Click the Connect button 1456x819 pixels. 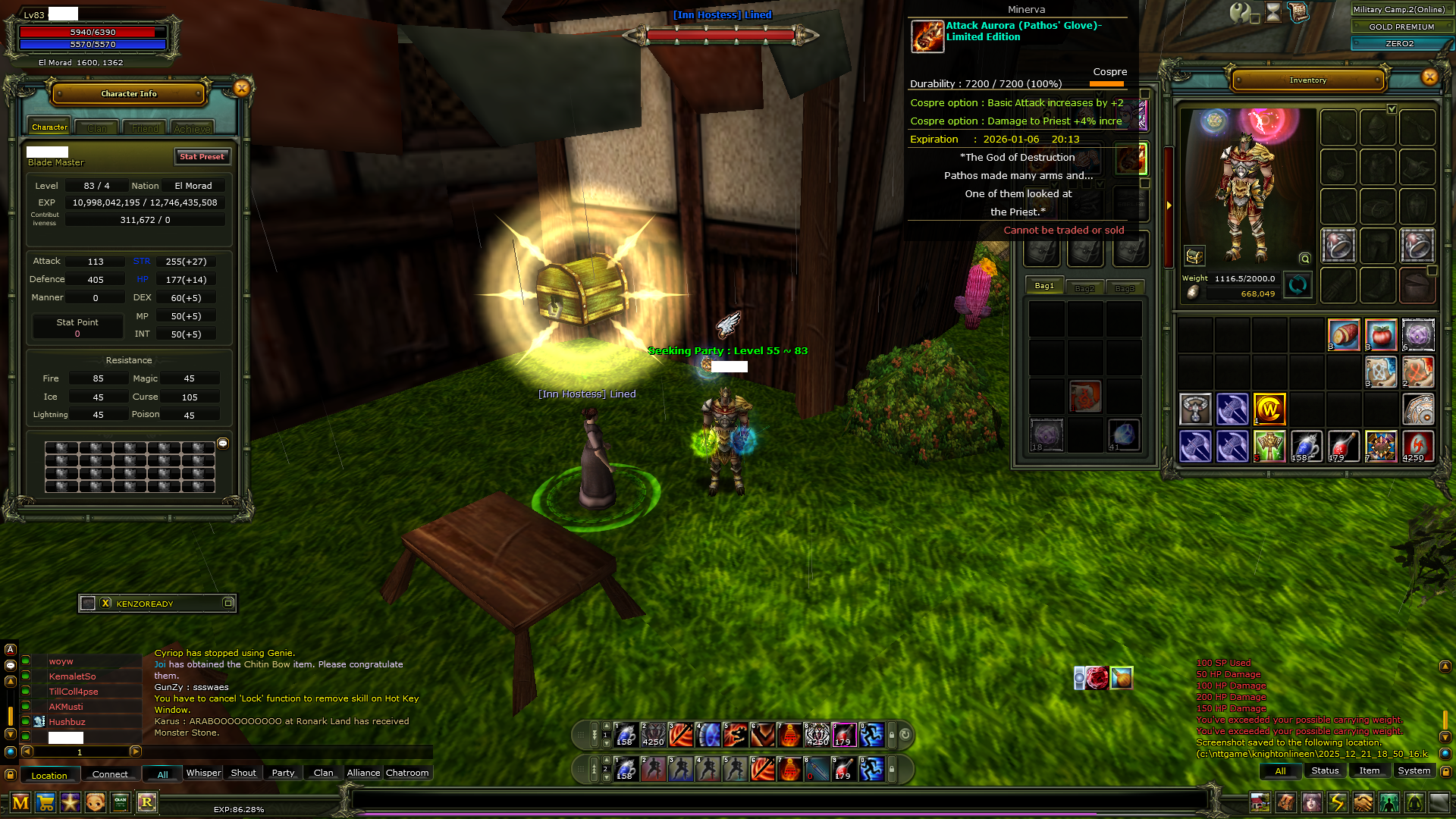110,774
